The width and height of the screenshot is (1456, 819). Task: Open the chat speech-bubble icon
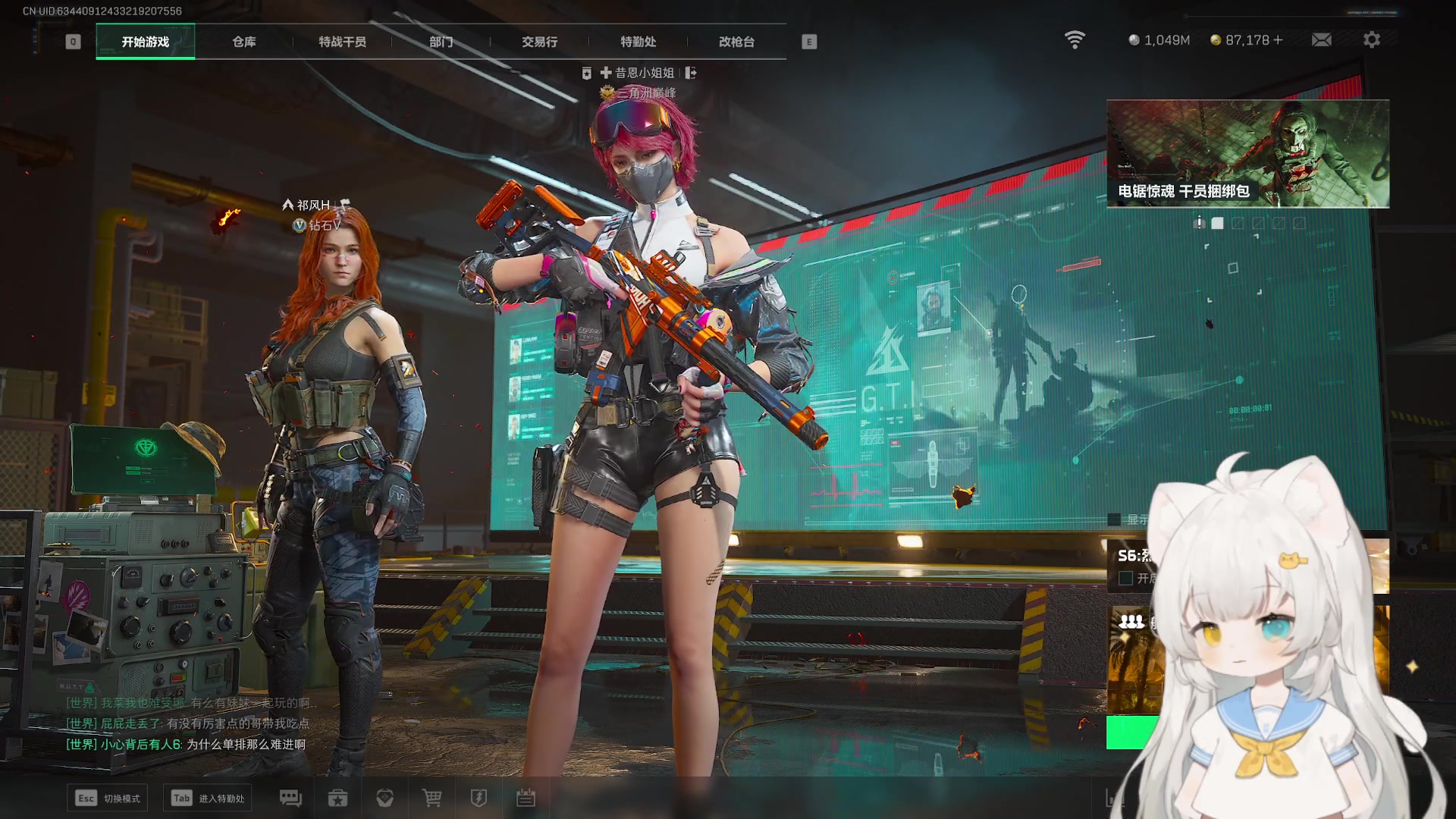pos(290,798)
